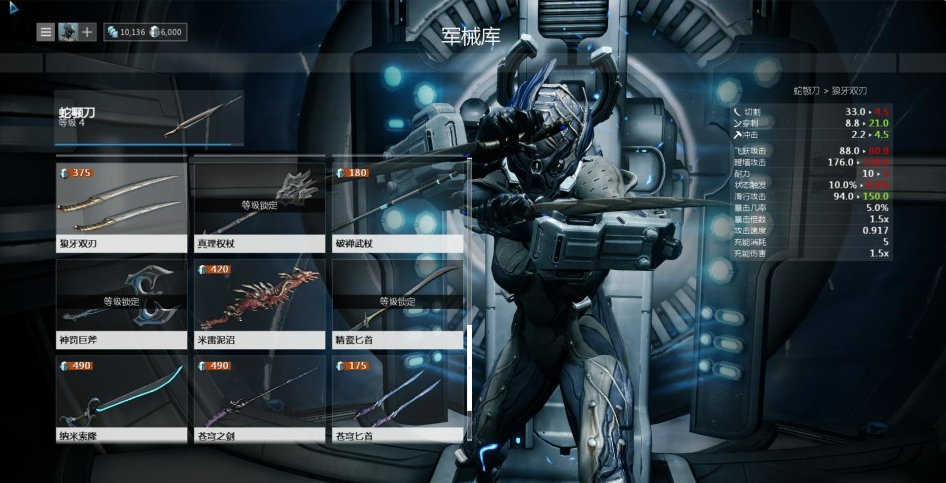946x483 pixels.
Task: Select the equipped 蛇颚刀 weapon card
Action: pos(149,118)
